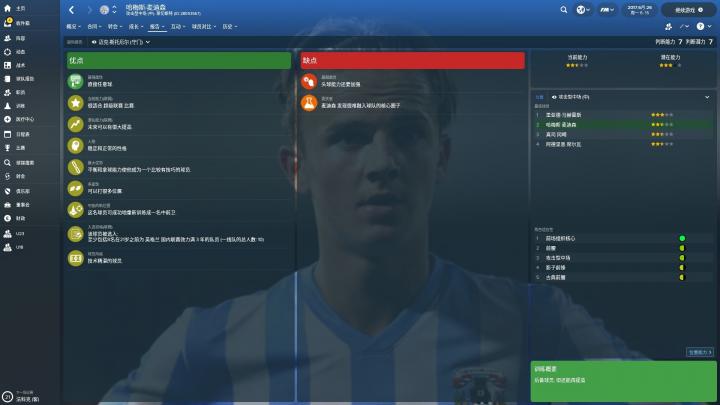This screenshot has width=720, height=405.
Task: Open 日程表 (Schedule) in the sidebar
Action: point(22,133)
